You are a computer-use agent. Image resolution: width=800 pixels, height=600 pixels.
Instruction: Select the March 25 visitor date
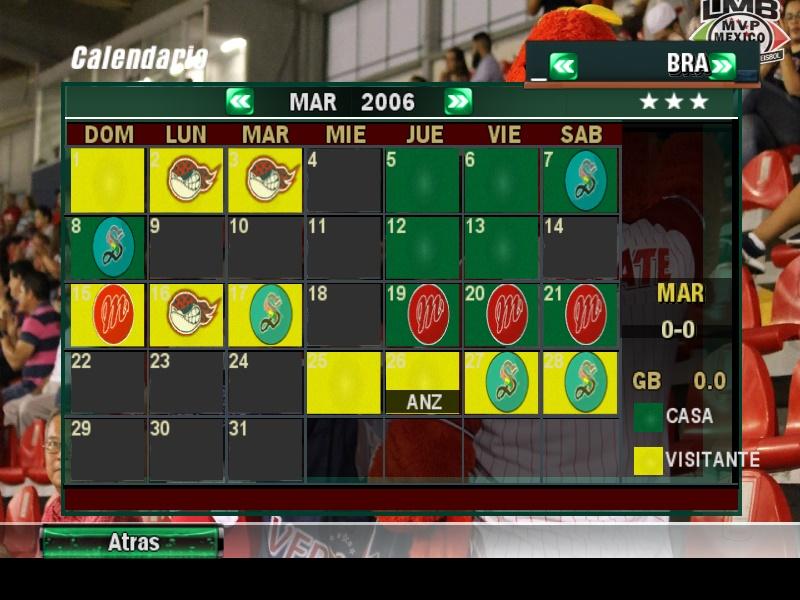pos(343,382)
